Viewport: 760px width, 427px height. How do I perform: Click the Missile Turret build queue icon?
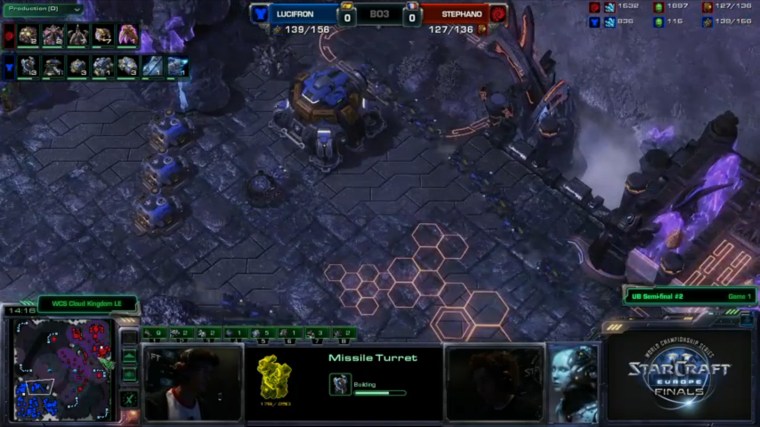[x=340, y=384]
